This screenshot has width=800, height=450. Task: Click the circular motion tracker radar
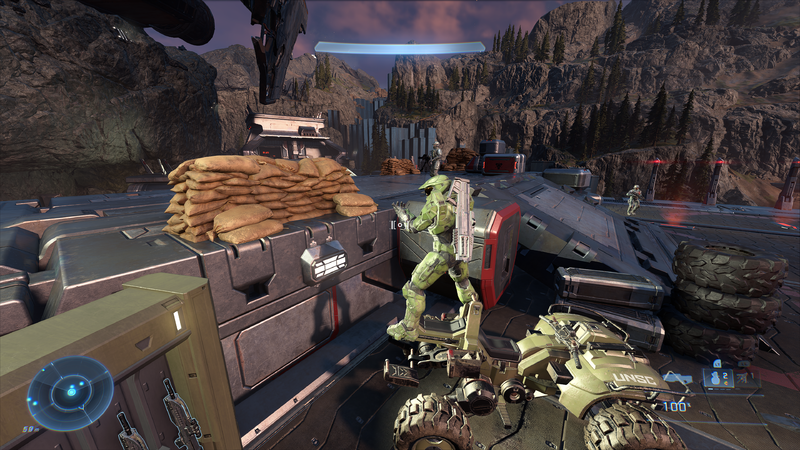[x=70, y=393]
